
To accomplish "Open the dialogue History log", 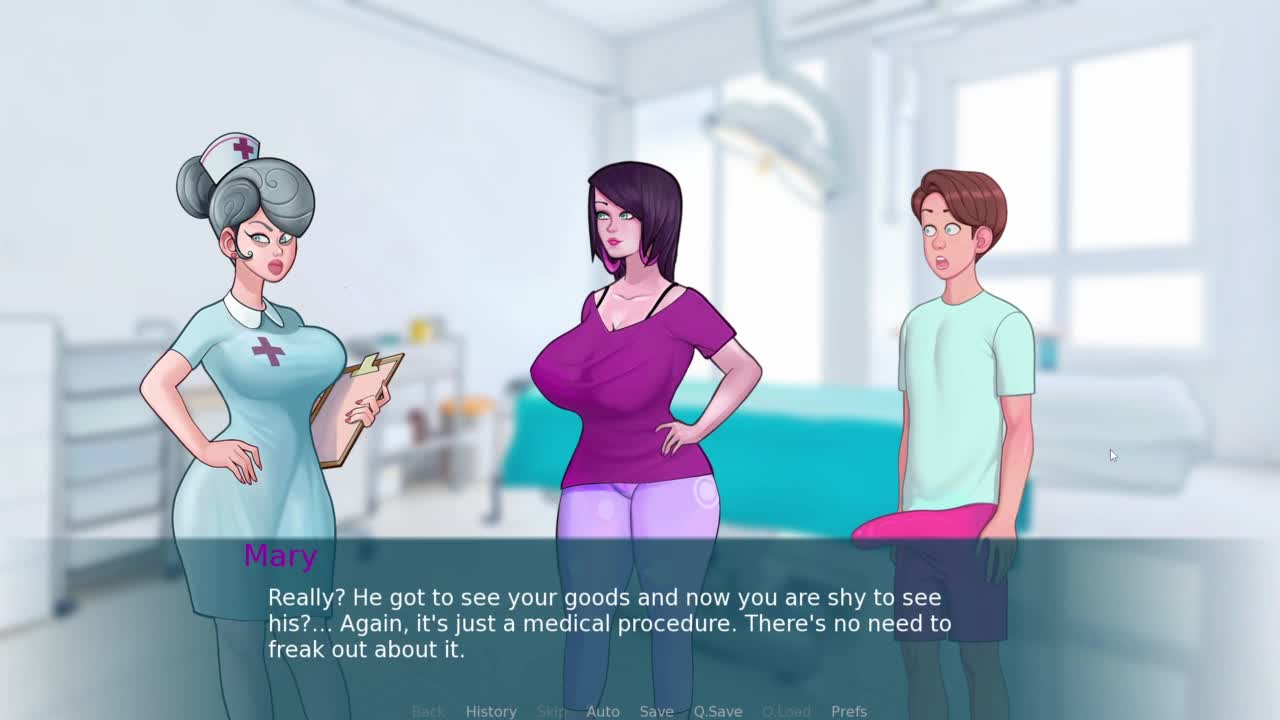I will tap(491, 711).
